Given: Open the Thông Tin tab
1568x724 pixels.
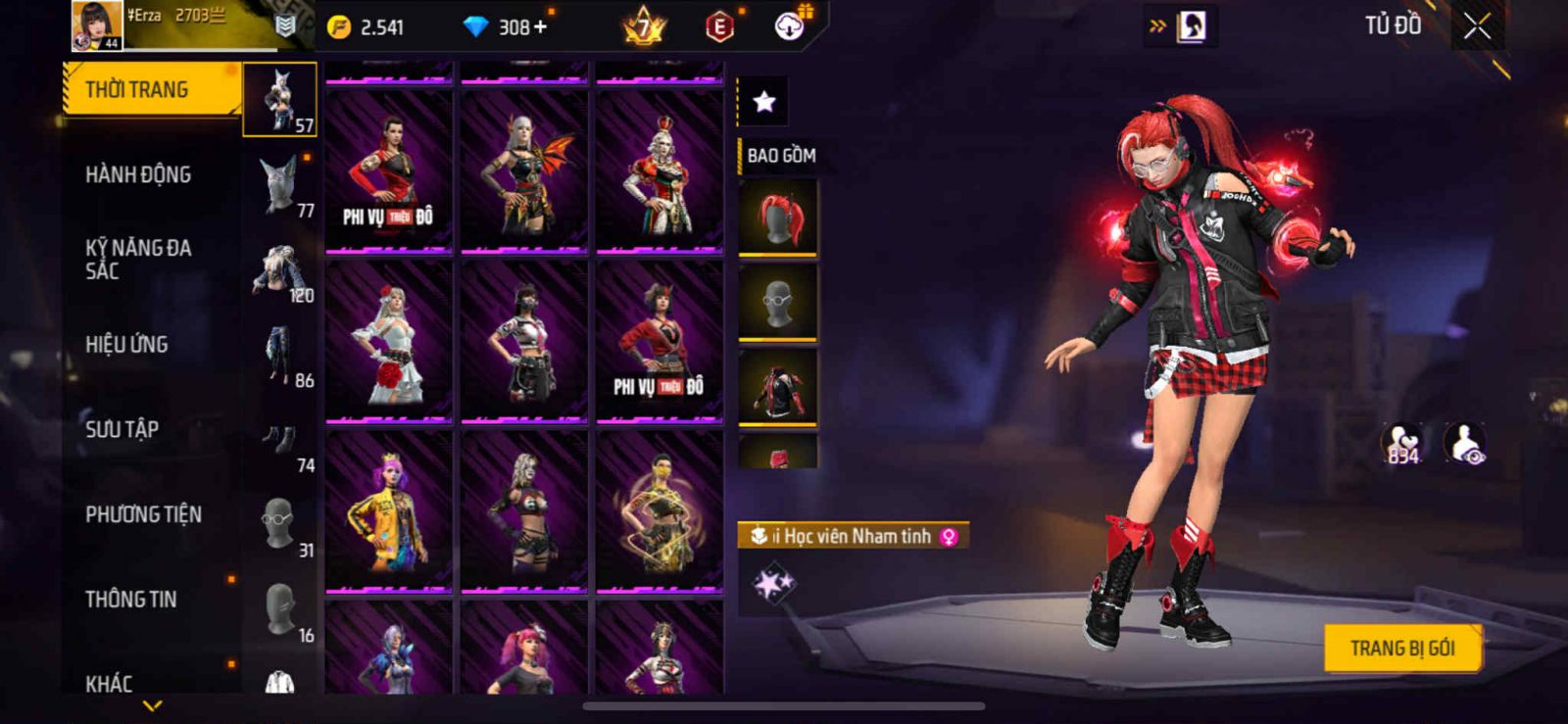Looking at the screenshot, I should (131, 599).
